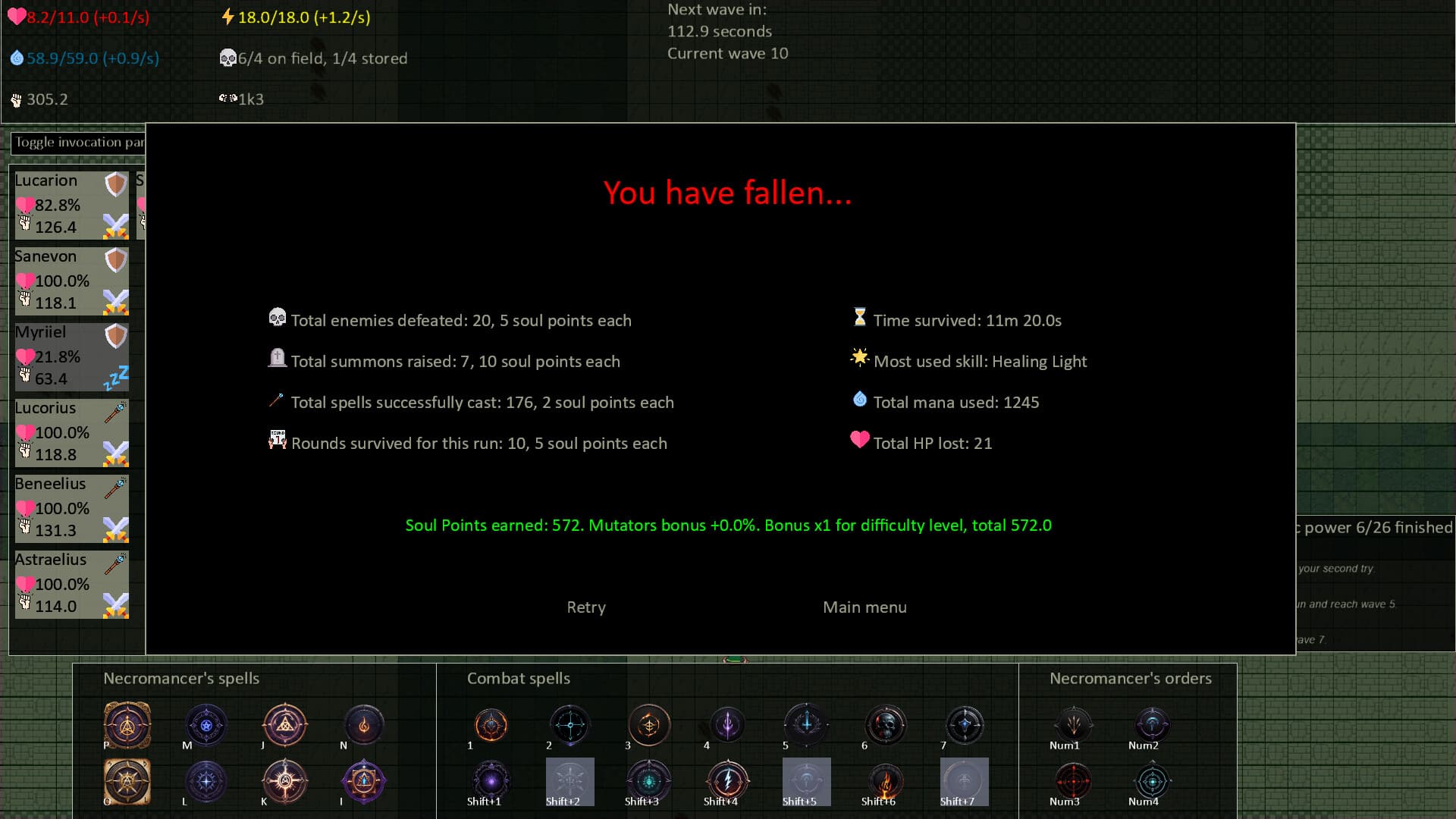Select Astraelius in the summons list
1456x819 pixels.
click(71, 584)
